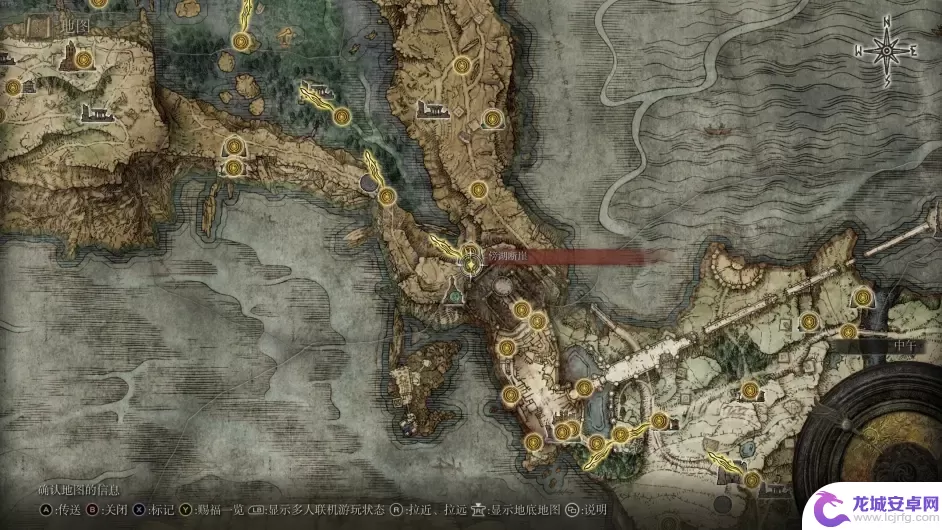Click the ruins icon on the central peninsula
The height and width of the screenshot is (530, 942).
[433, 109]
